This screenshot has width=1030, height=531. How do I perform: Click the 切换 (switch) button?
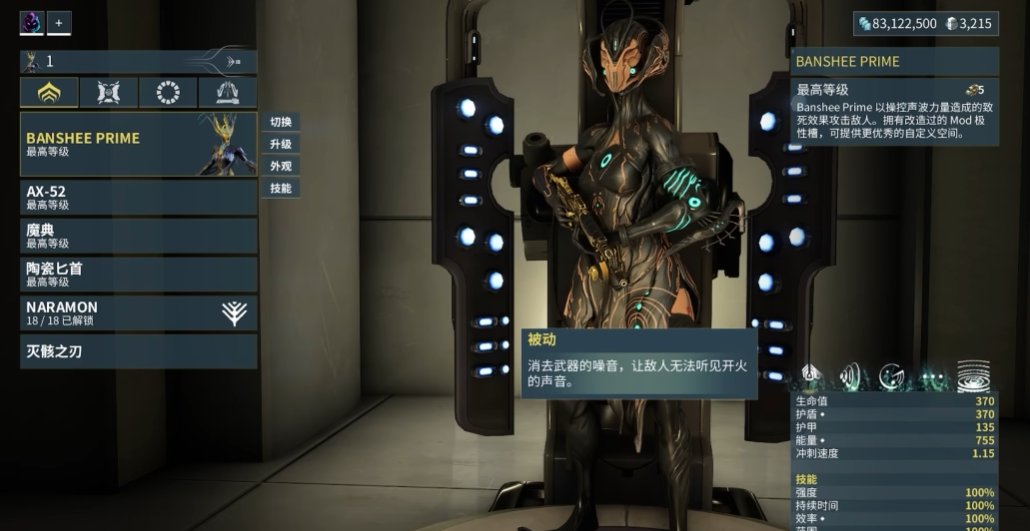click(x=280, y=122)
